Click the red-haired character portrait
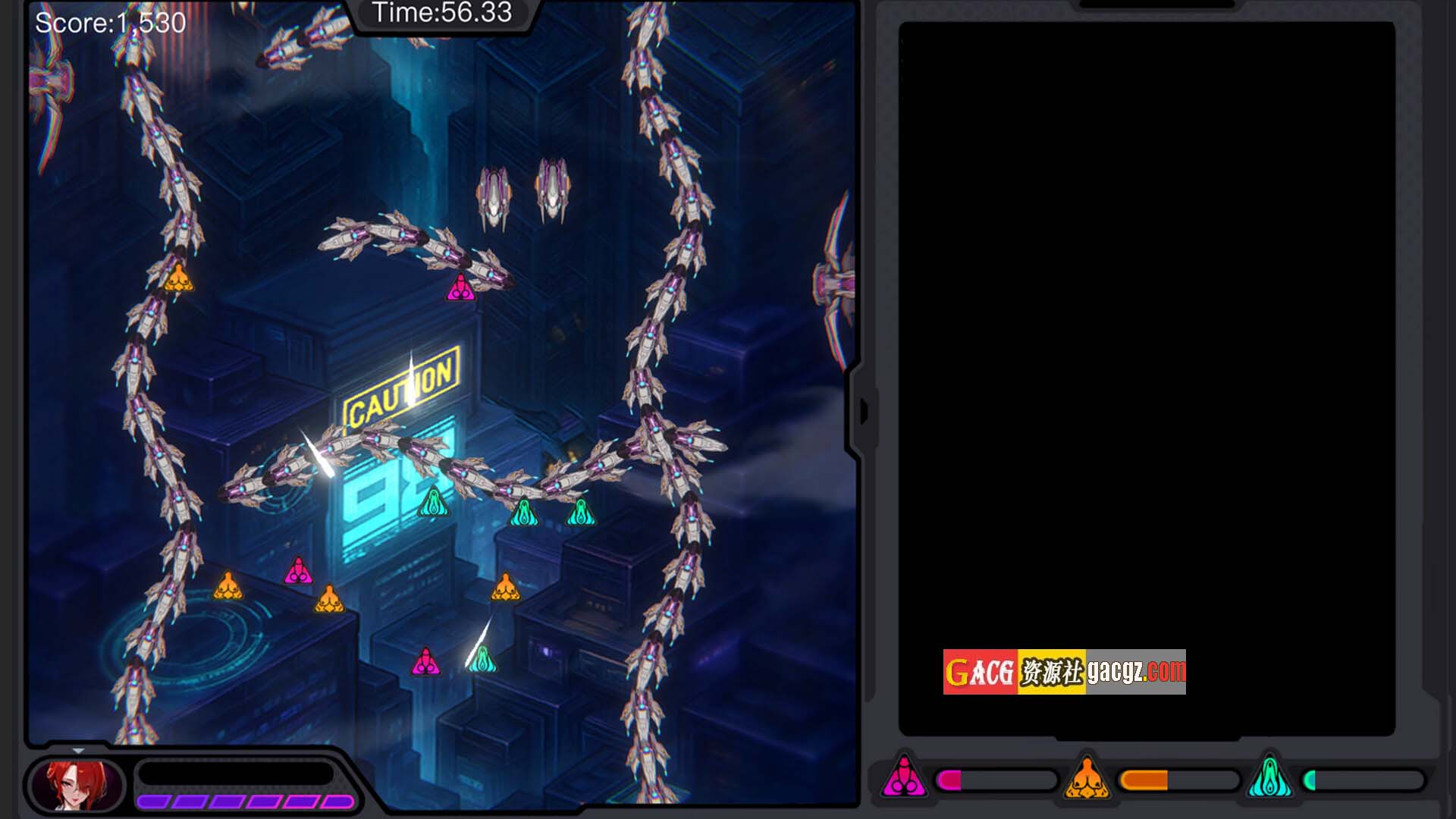1456x819 pixels. pos(77,784)
